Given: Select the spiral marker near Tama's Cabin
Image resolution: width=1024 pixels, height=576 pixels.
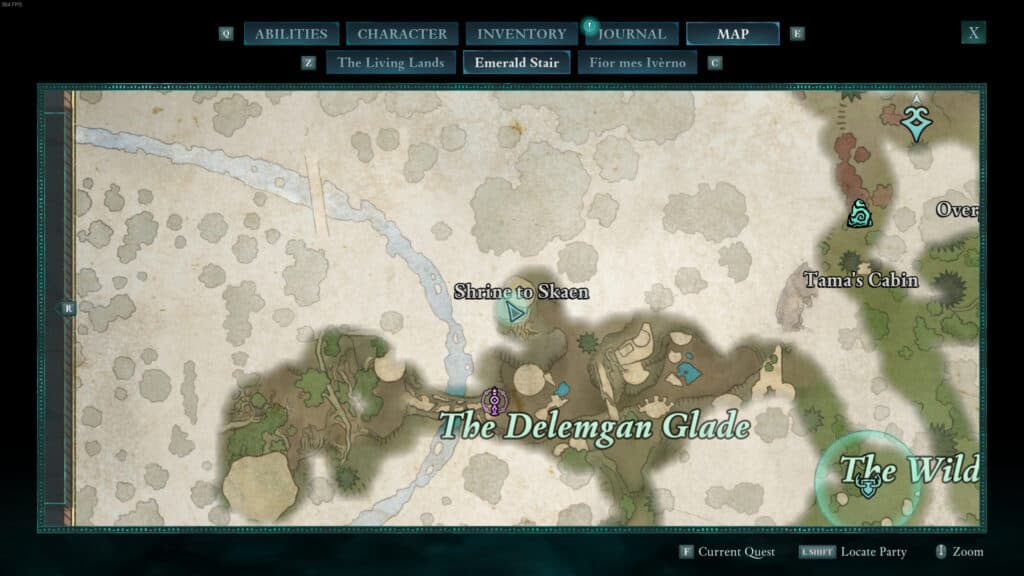Looking at the screenshot, I should [860, 214].
